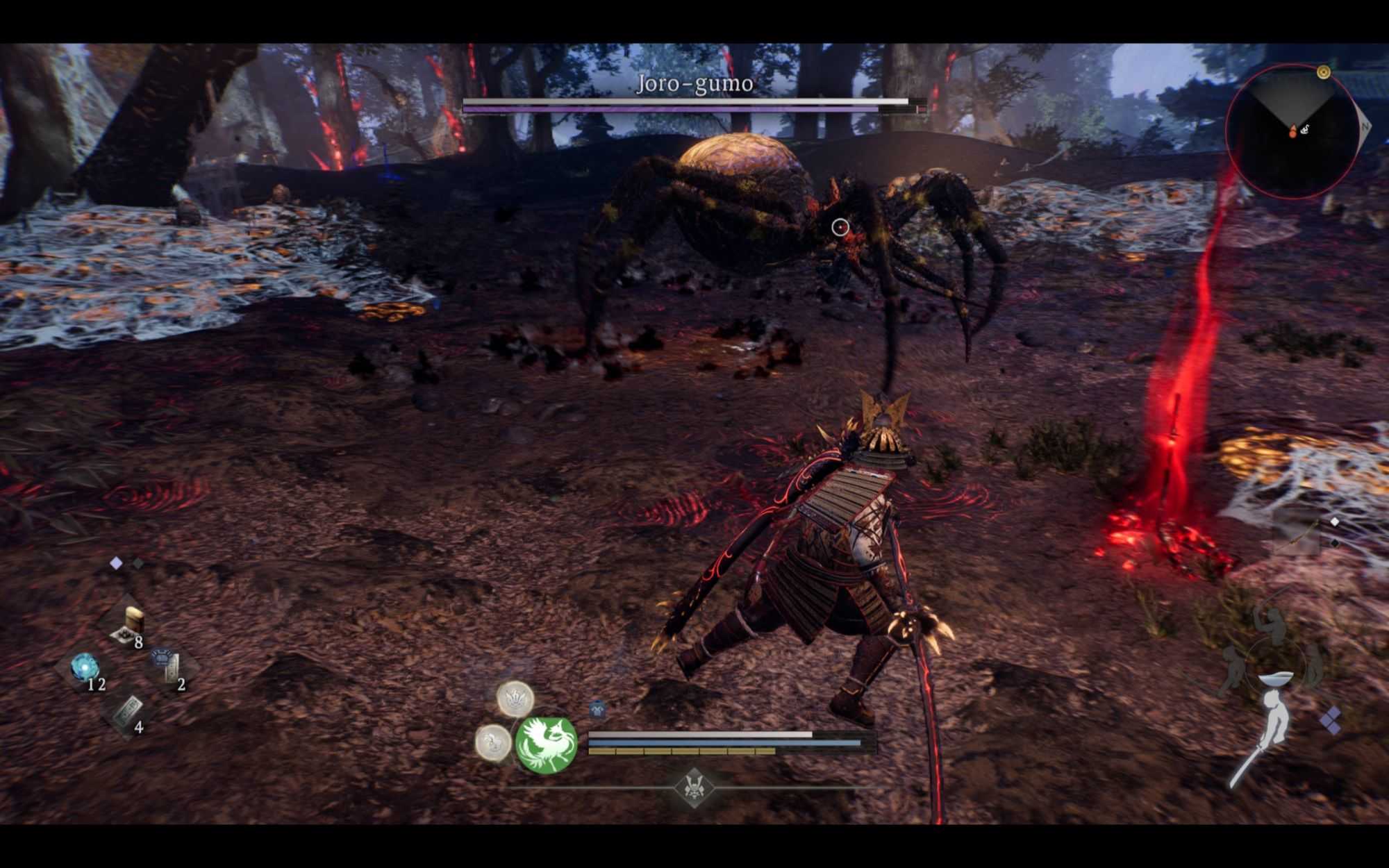1389x868 pixels.
Task: Click the lock-on reticle on Joro-gumo
Action: [x=840, y=227]
